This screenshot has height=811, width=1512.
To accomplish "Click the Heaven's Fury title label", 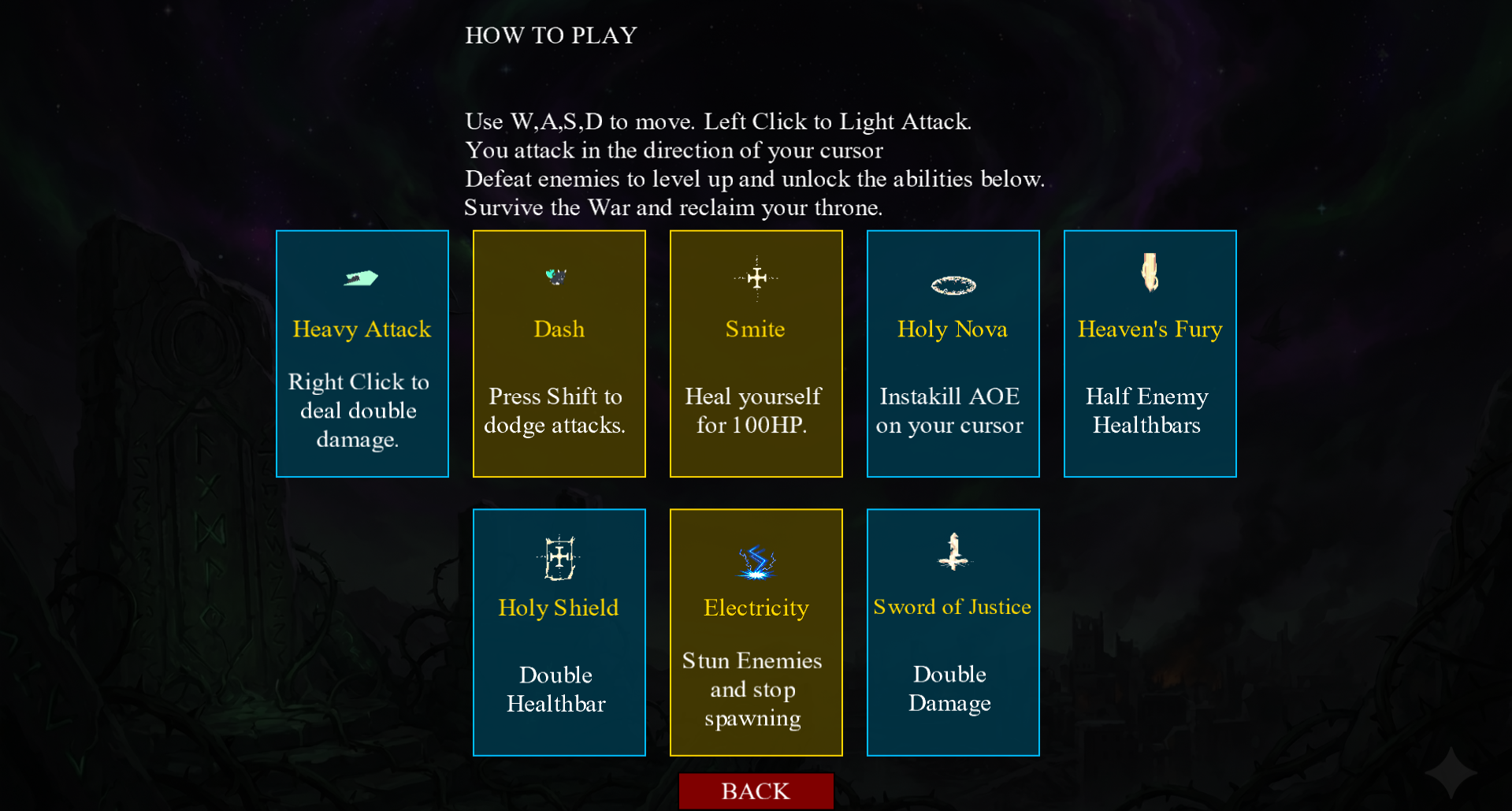I will 1149,329.
